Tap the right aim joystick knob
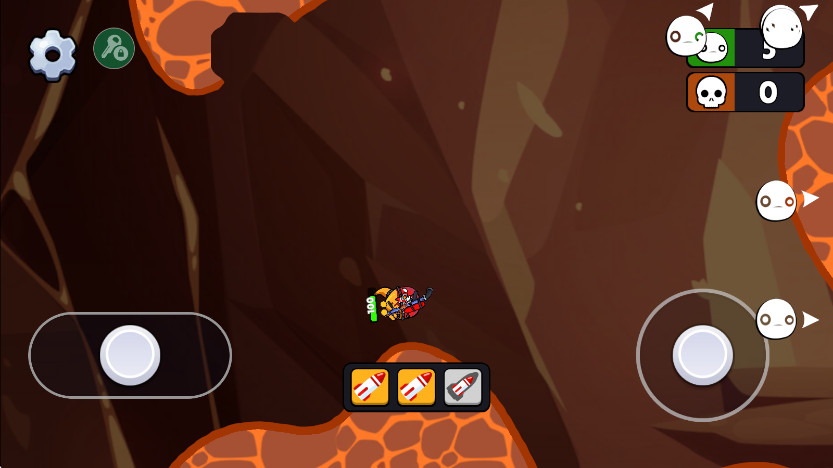This screenshot has width=833, height=468. pyautogui.click(x=702, y=354)
